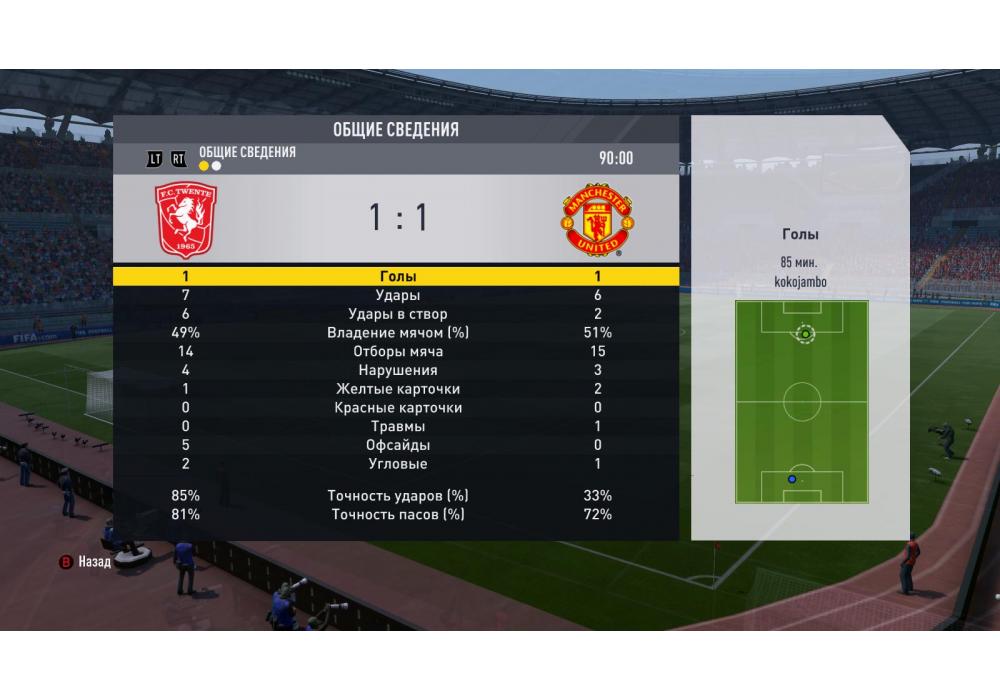Highlight the Точность пасов (%) row

coord(397,514)
